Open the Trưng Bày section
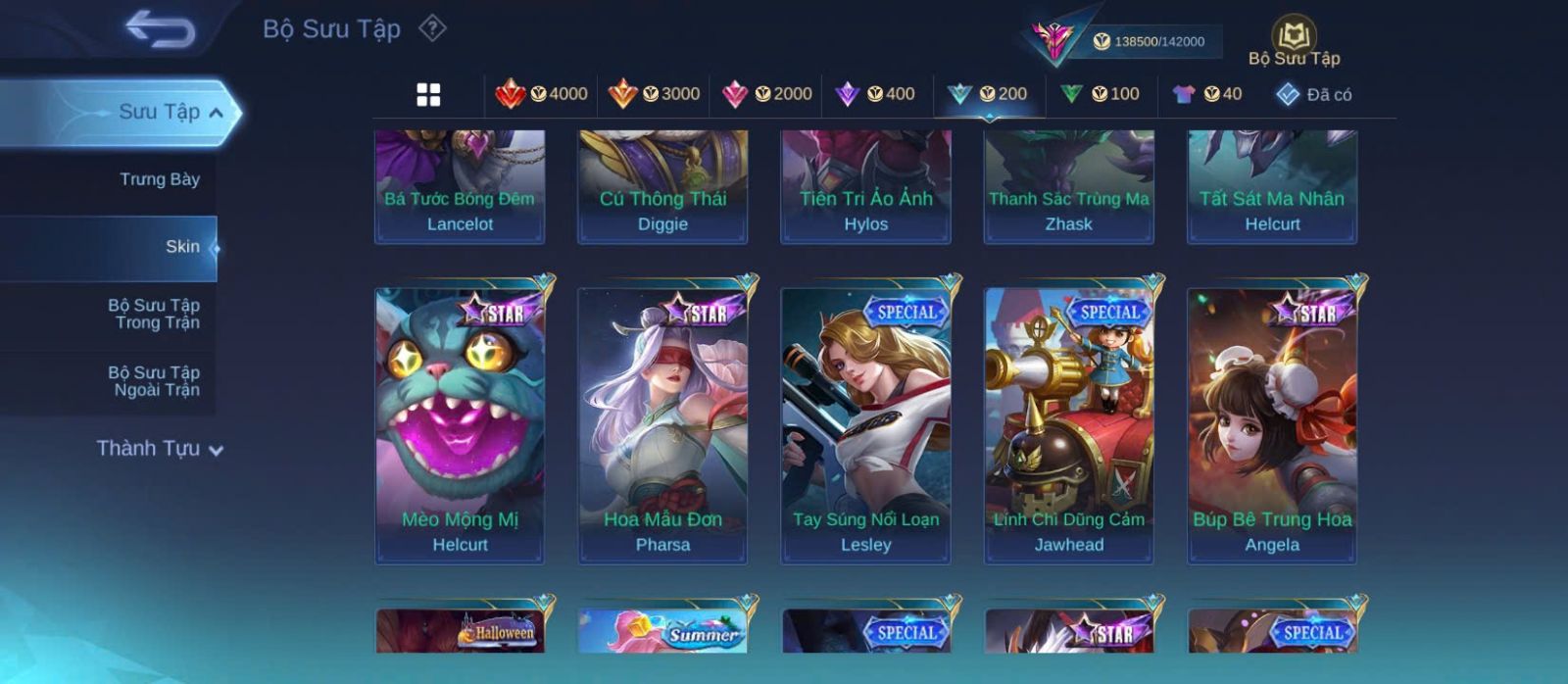Viewport: 1568px width, 684px height. [159, 179]
